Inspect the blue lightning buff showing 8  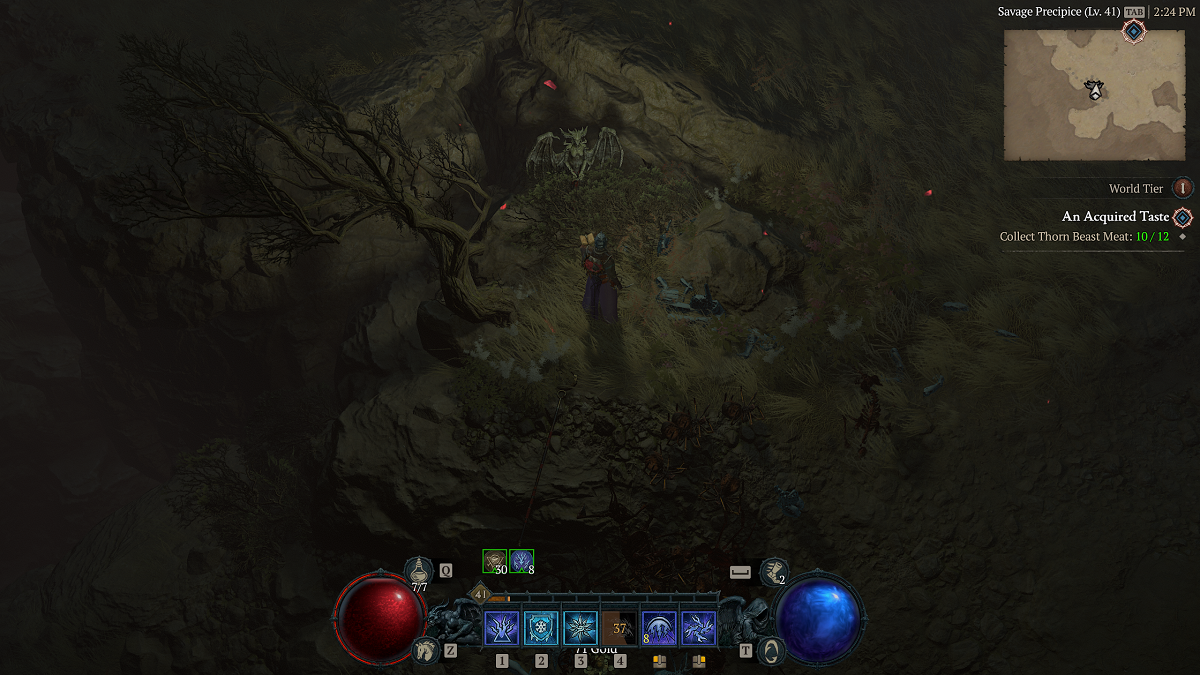(x=521, y=561)
